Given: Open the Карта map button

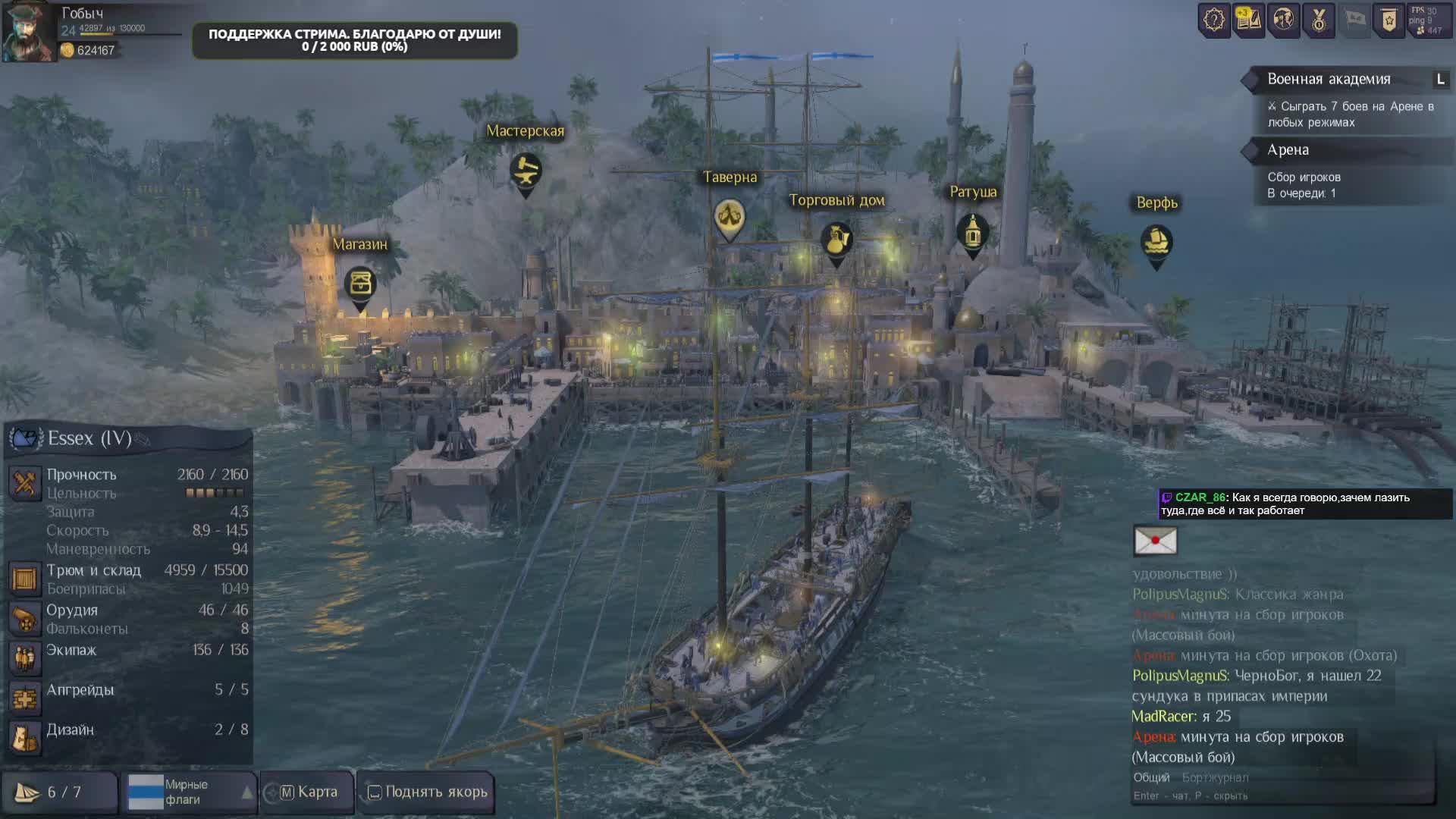Looking at the screenshot, I should click(x=308, y=792).
